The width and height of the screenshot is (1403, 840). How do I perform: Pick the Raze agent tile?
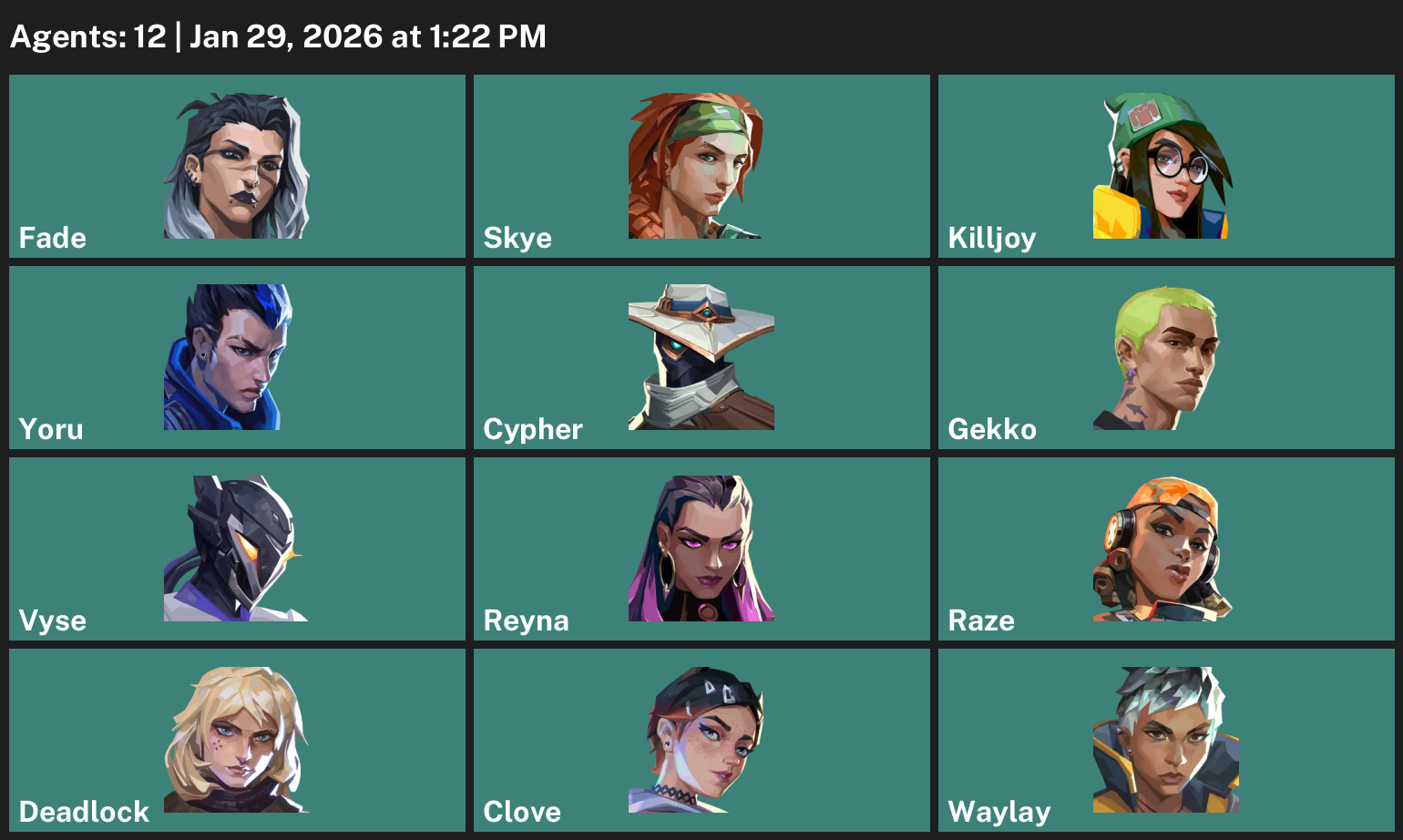pyautogui.click(x=1166, y=548)
